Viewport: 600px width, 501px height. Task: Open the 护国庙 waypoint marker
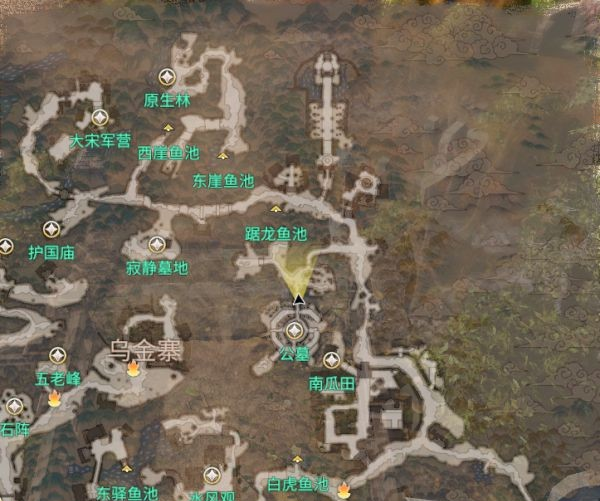point(51,229)
